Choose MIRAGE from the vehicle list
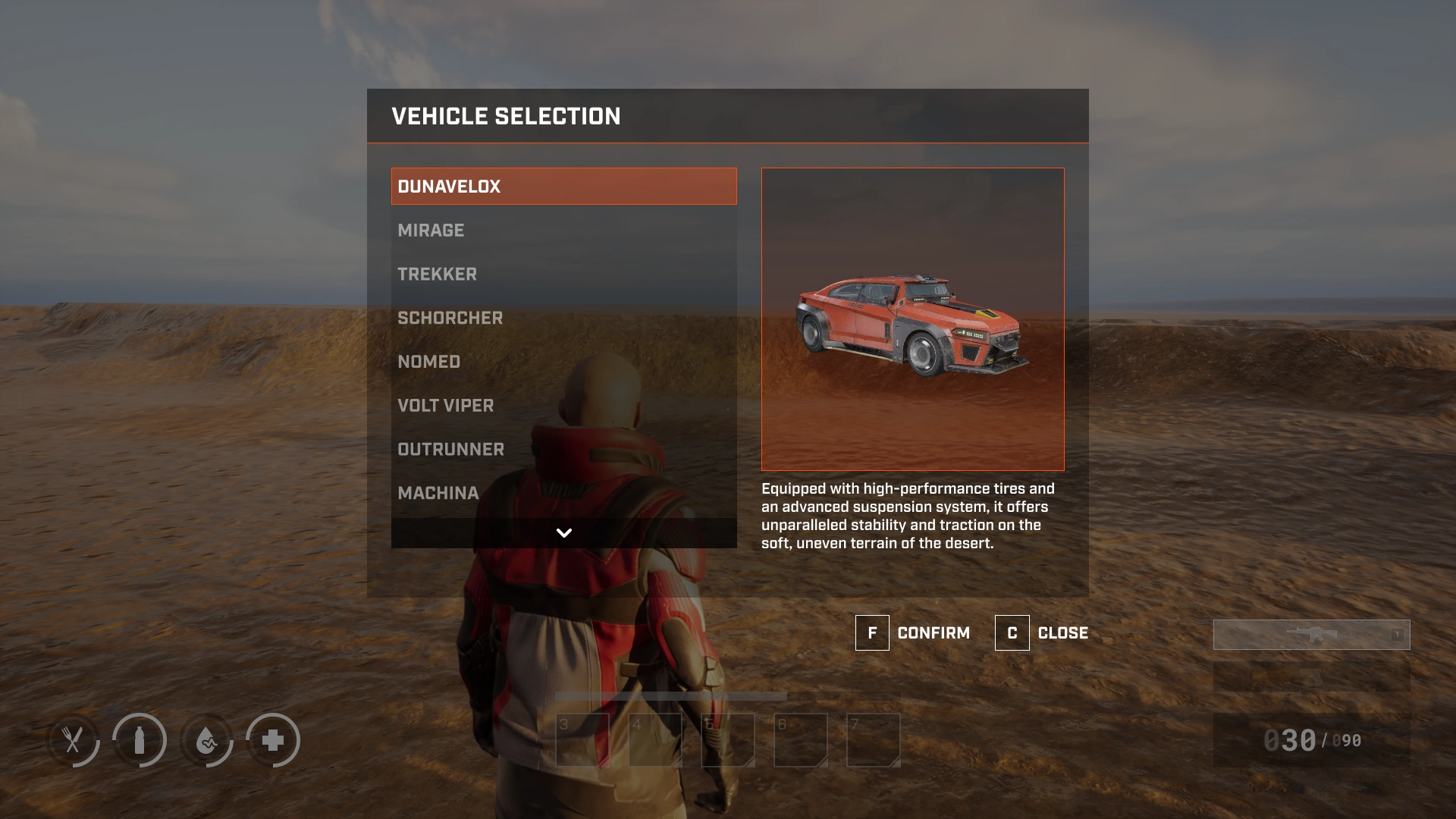1456x819 pixels. [x=563, y=231]
